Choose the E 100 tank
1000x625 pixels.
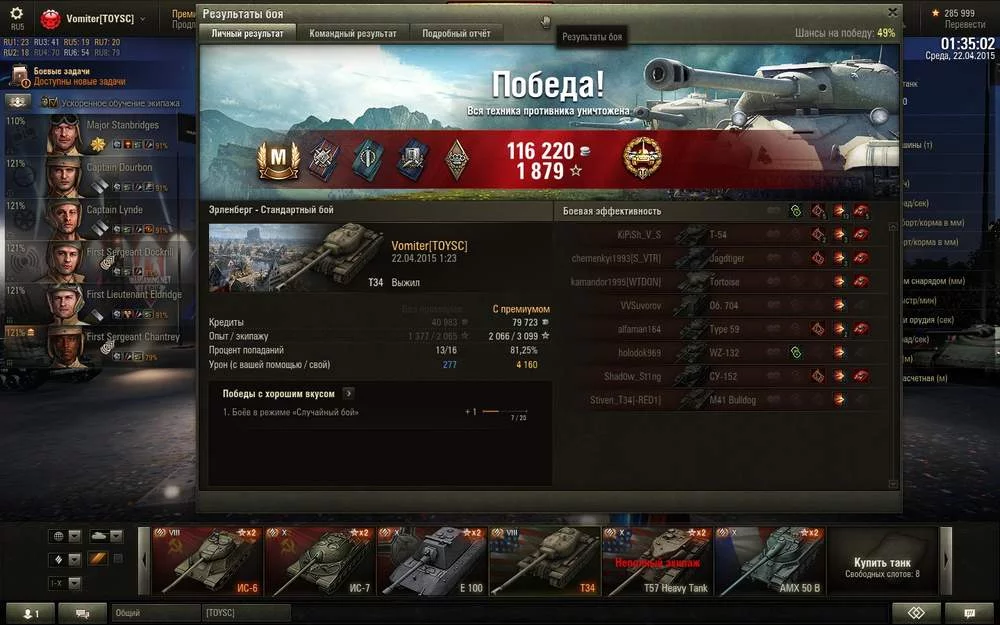click(x=432, y=561)
